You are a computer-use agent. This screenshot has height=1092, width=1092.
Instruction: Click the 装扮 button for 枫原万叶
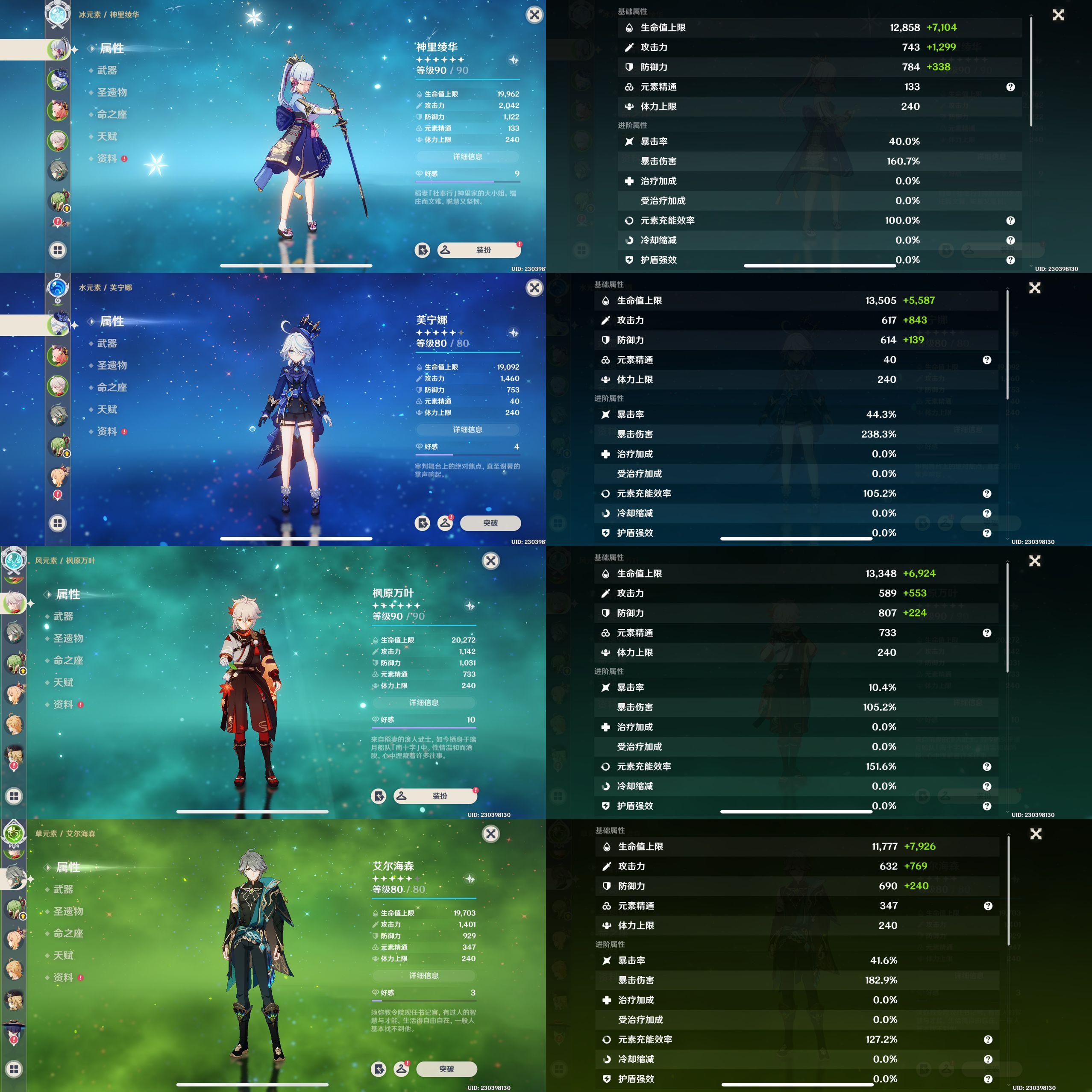click(x=435, y=796)
